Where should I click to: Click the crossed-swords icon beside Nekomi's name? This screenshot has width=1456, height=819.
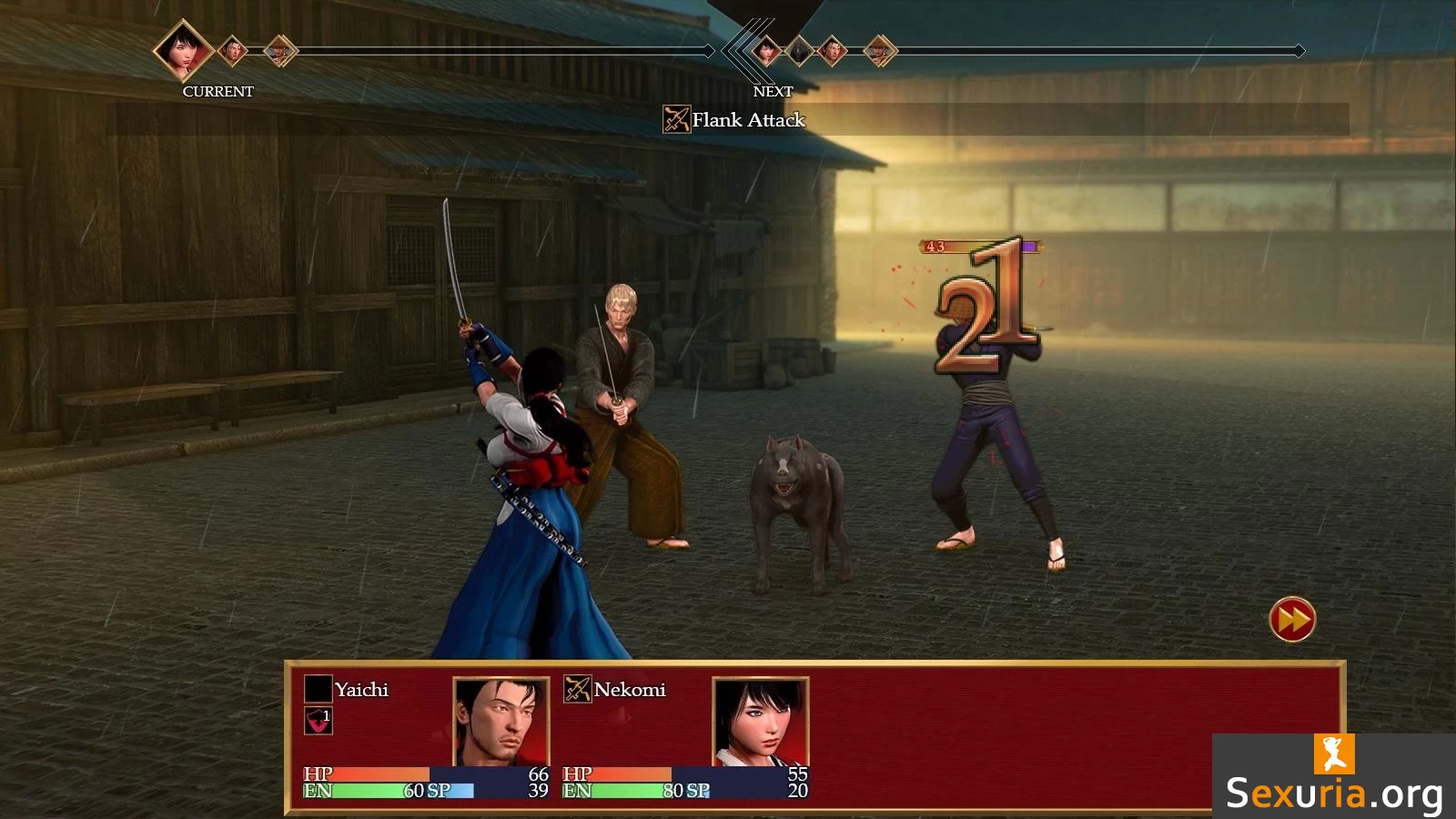pyautogui.click(x=577, y=689)
